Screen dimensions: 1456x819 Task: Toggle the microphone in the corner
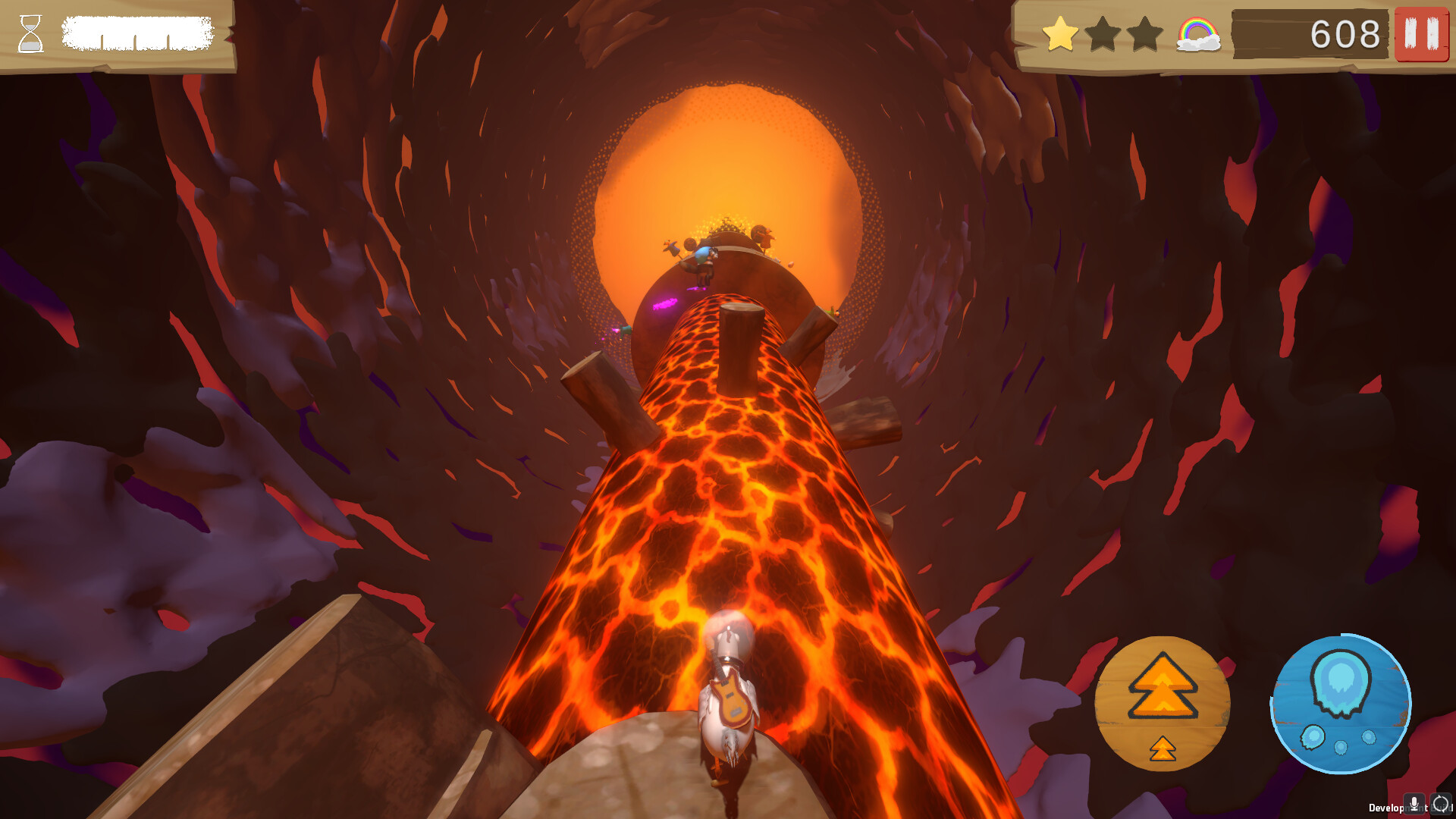tap(1414, 805)
